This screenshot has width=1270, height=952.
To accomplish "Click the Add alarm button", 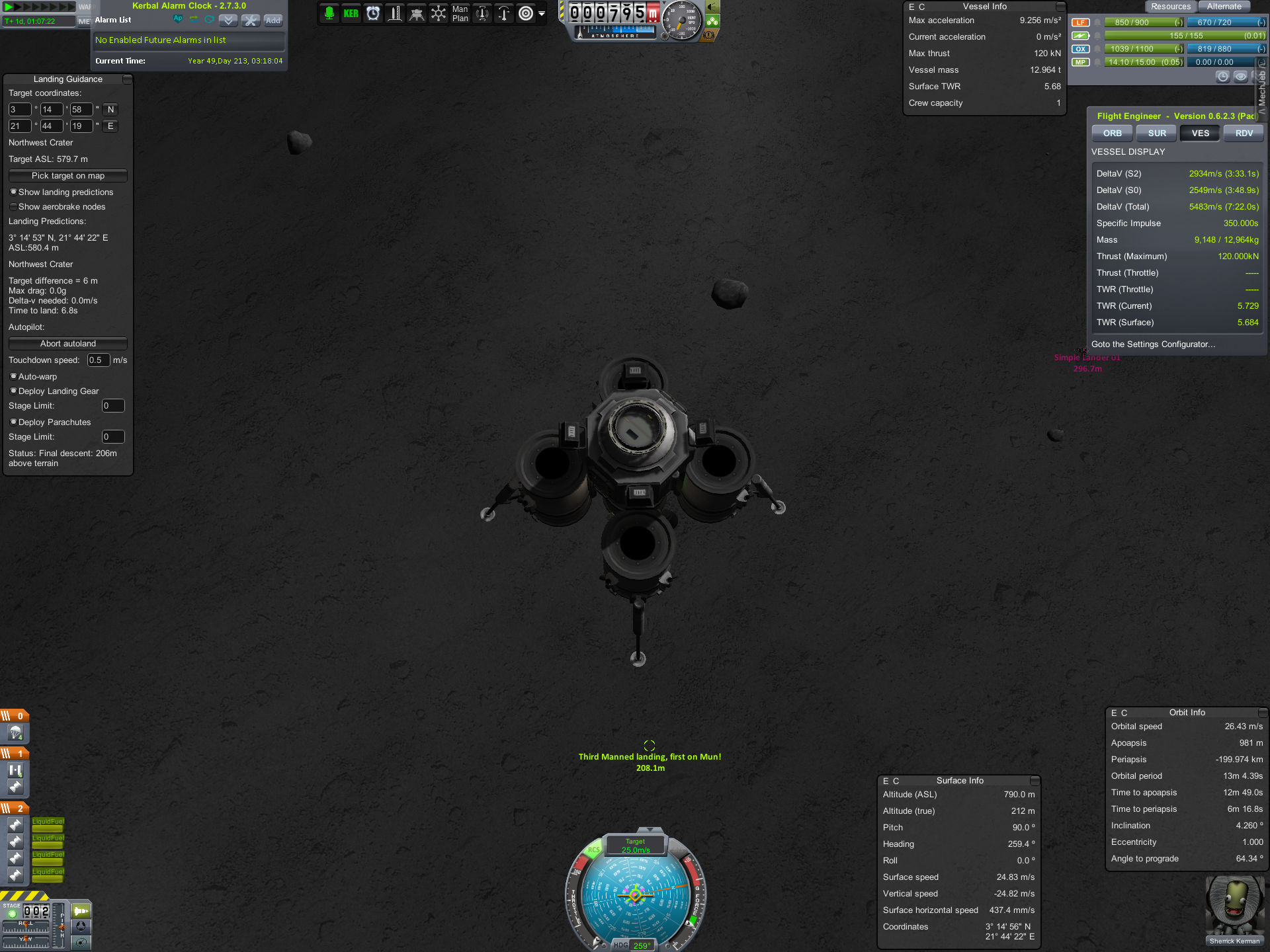I will (x=273, y=20).
